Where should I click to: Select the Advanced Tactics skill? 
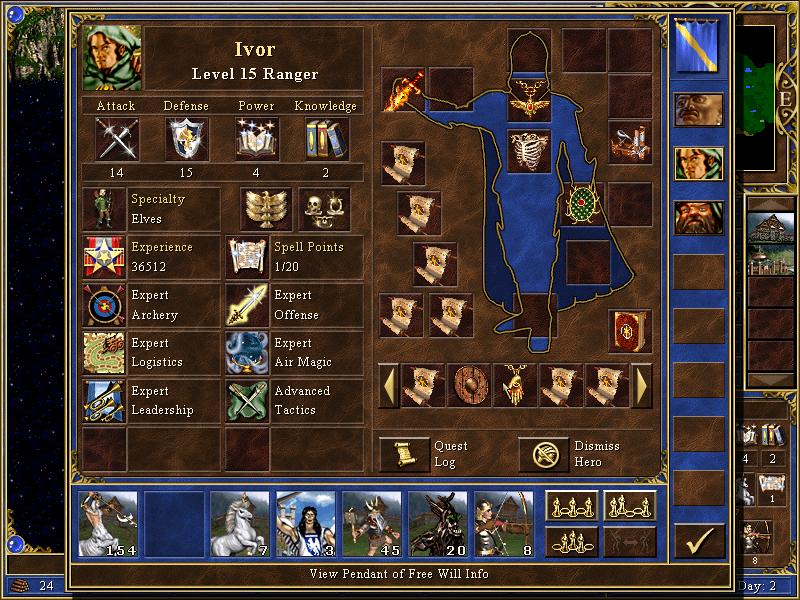coord(247,401)
